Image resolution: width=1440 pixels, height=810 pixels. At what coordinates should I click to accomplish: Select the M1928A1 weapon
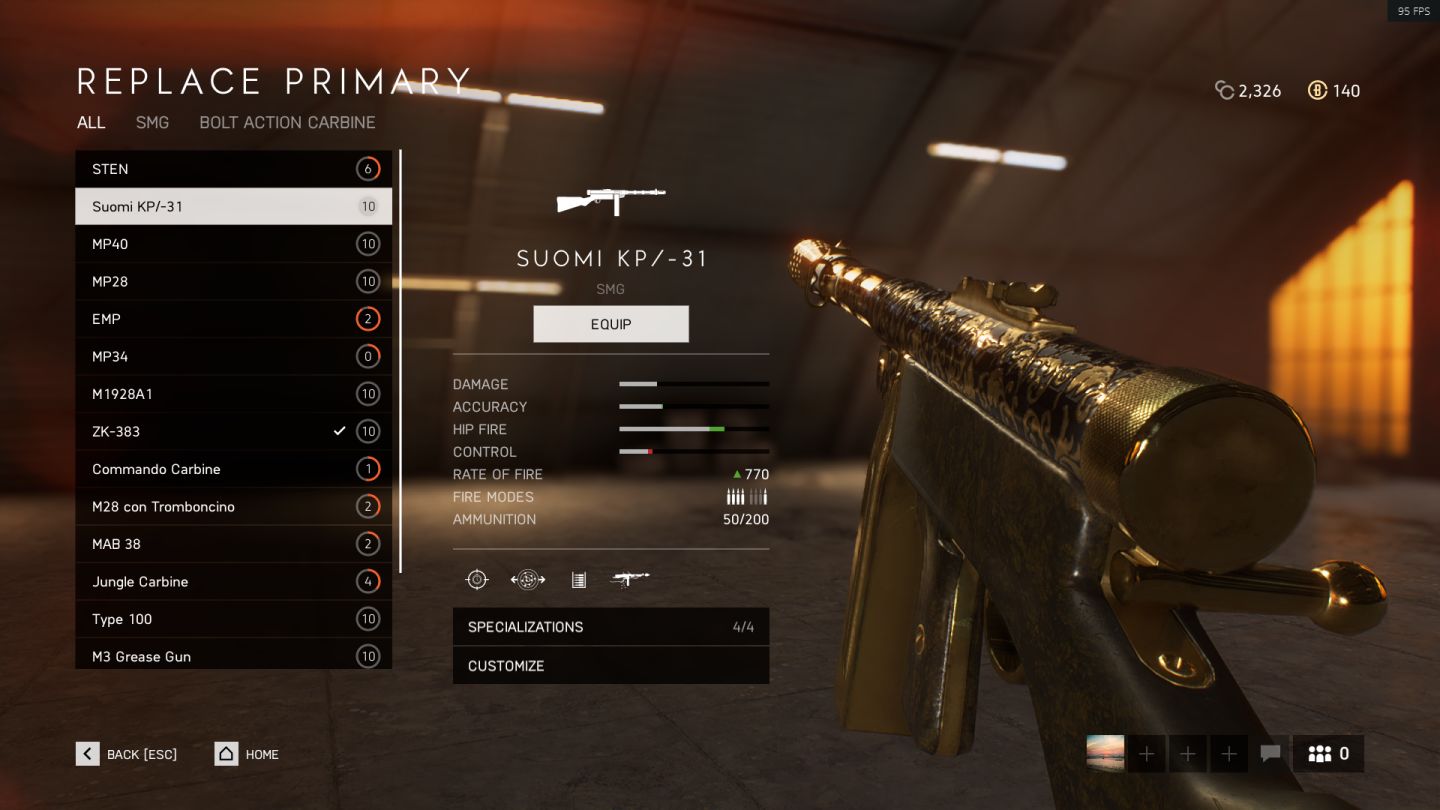click(233, 394)
